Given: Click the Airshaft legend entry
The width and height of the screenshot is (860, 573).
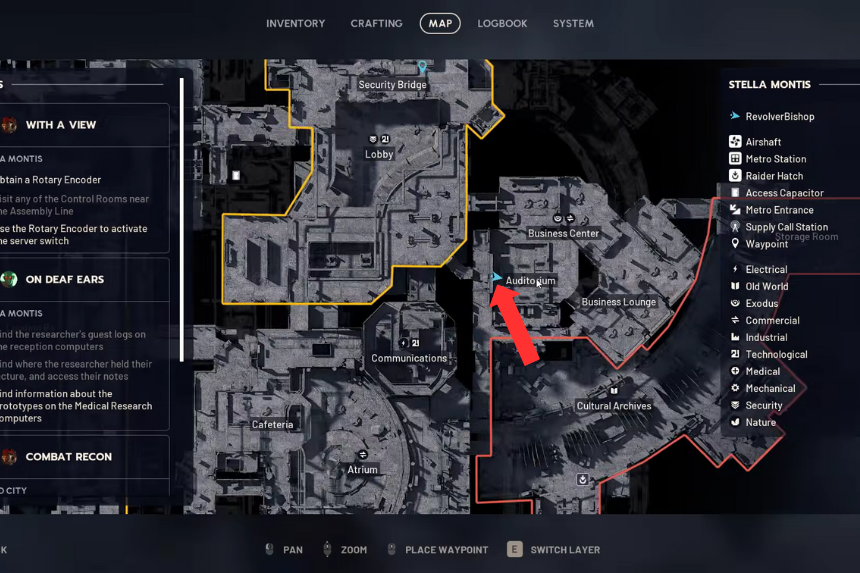Looking at the screenshot, I should pos(763,142).
